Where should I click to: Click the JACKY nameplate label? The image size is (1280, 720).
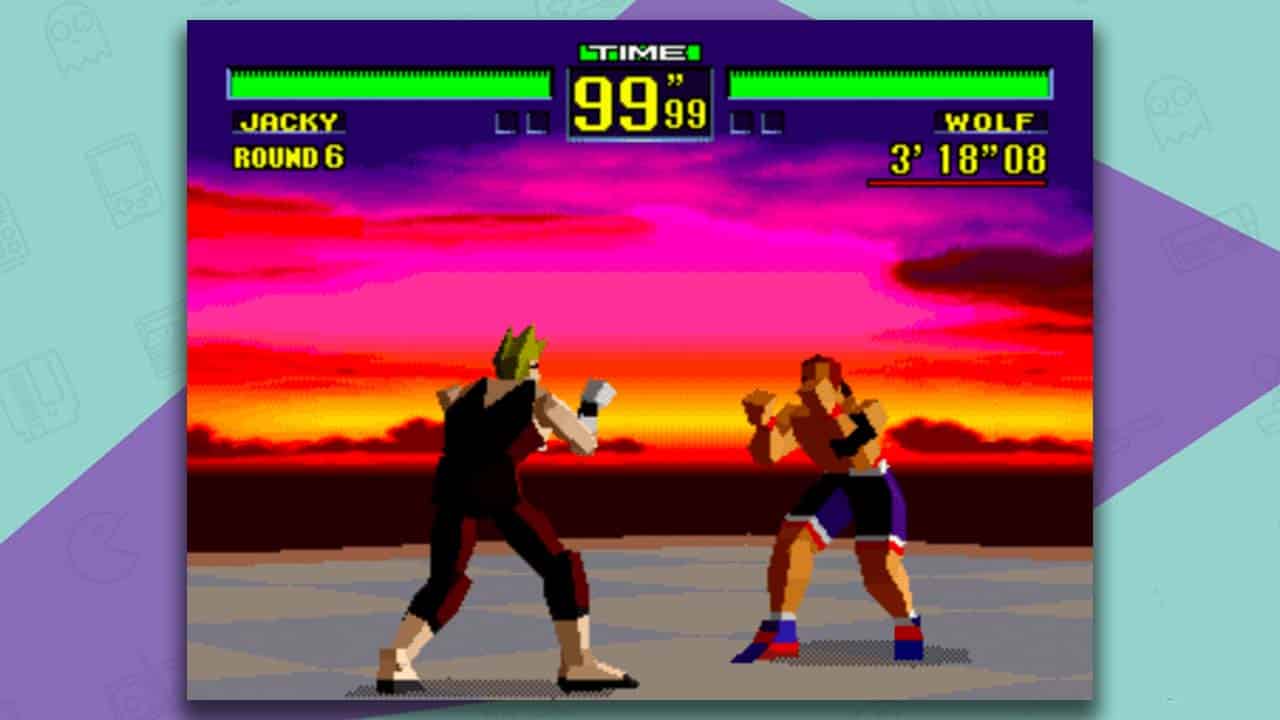(289, 122)
